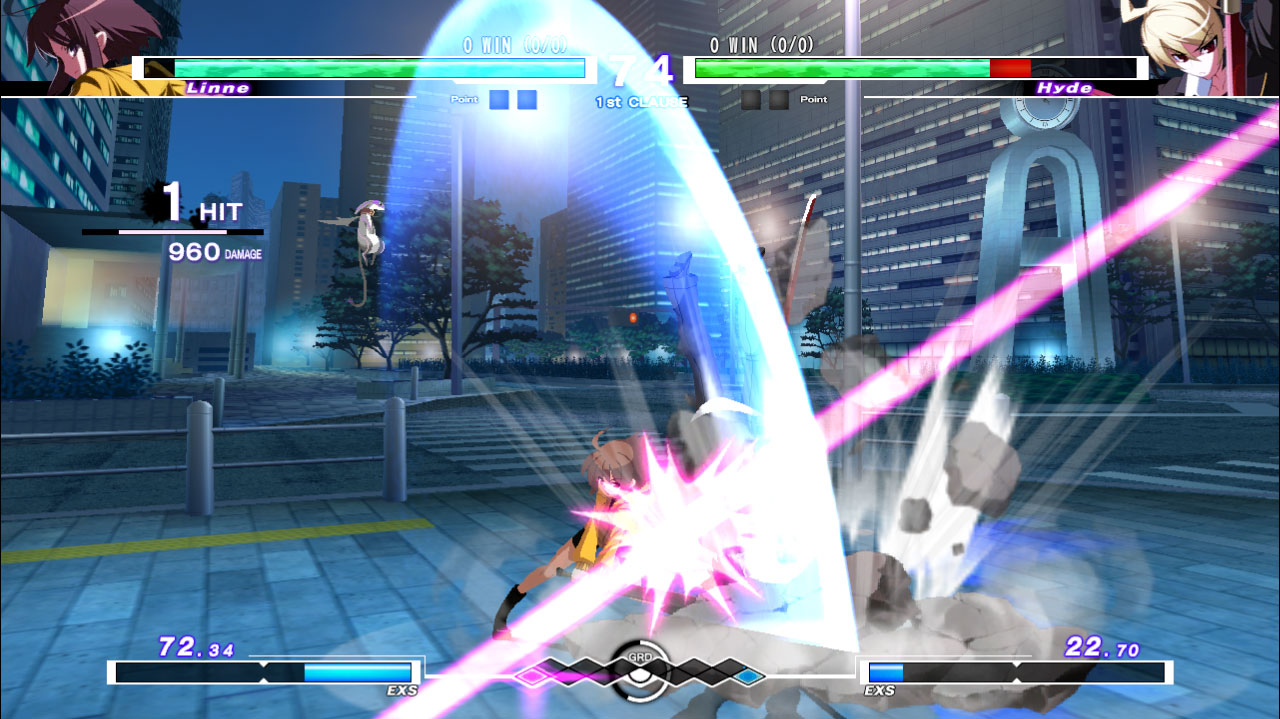Viewport: 1280px width, 719px height.
Task: Click Linne's character portrait
Action: pyautogui.click(x=85, y=45)
